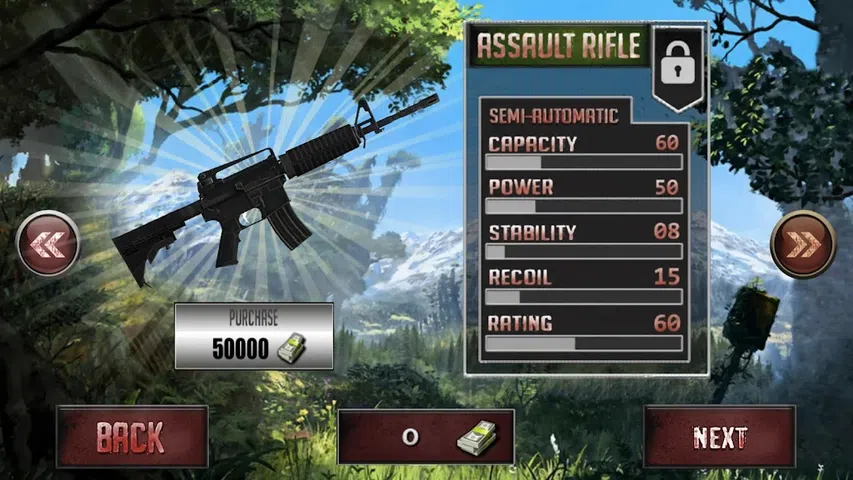Go back with the BACK button

point(132,437)
